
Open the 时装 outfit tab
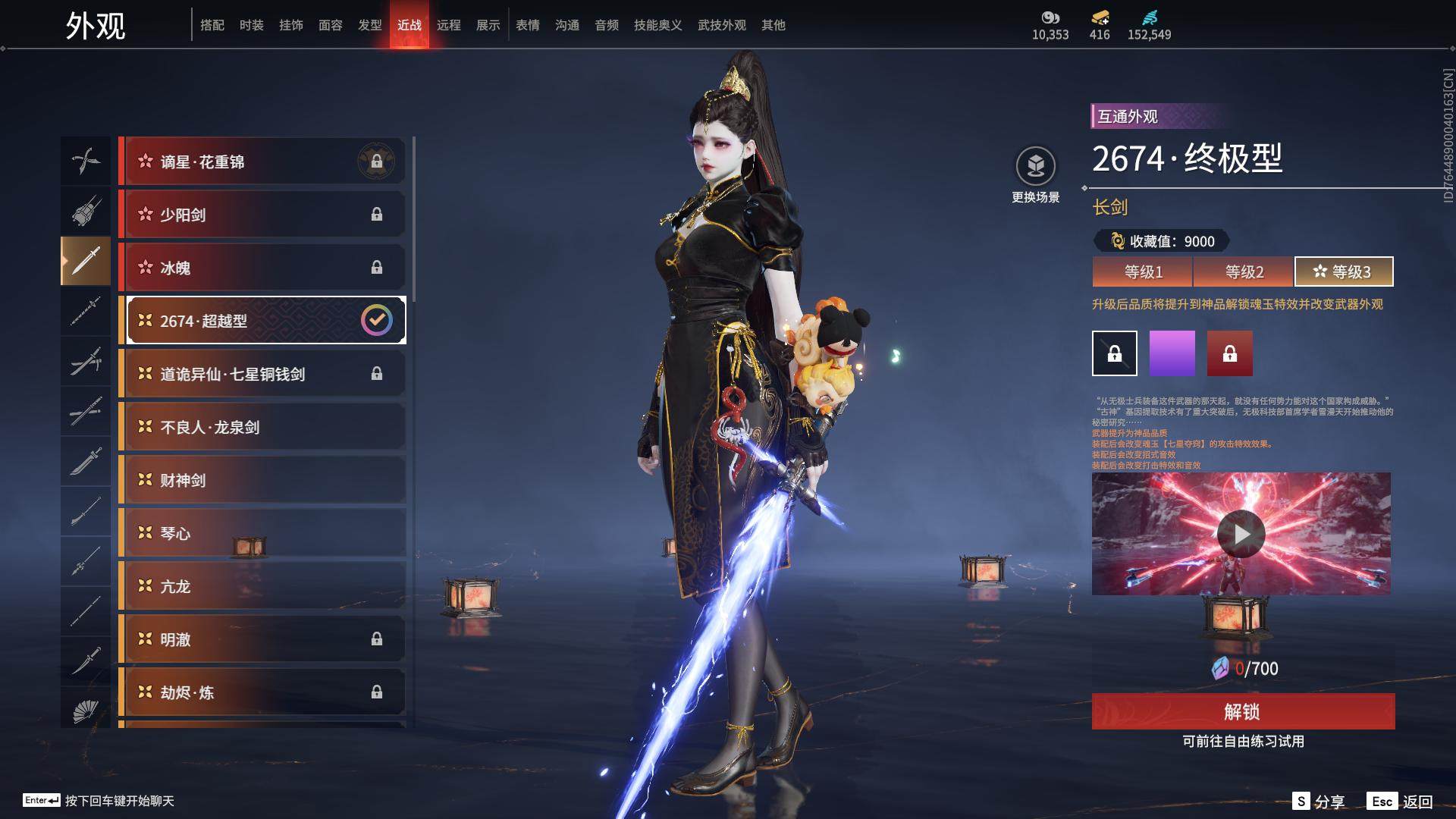(x=251, y=25)
